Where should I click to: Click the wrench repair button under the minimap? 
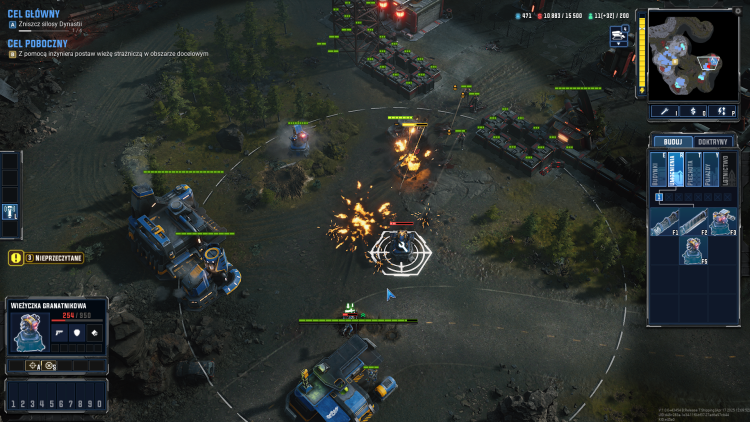[664, 112]
